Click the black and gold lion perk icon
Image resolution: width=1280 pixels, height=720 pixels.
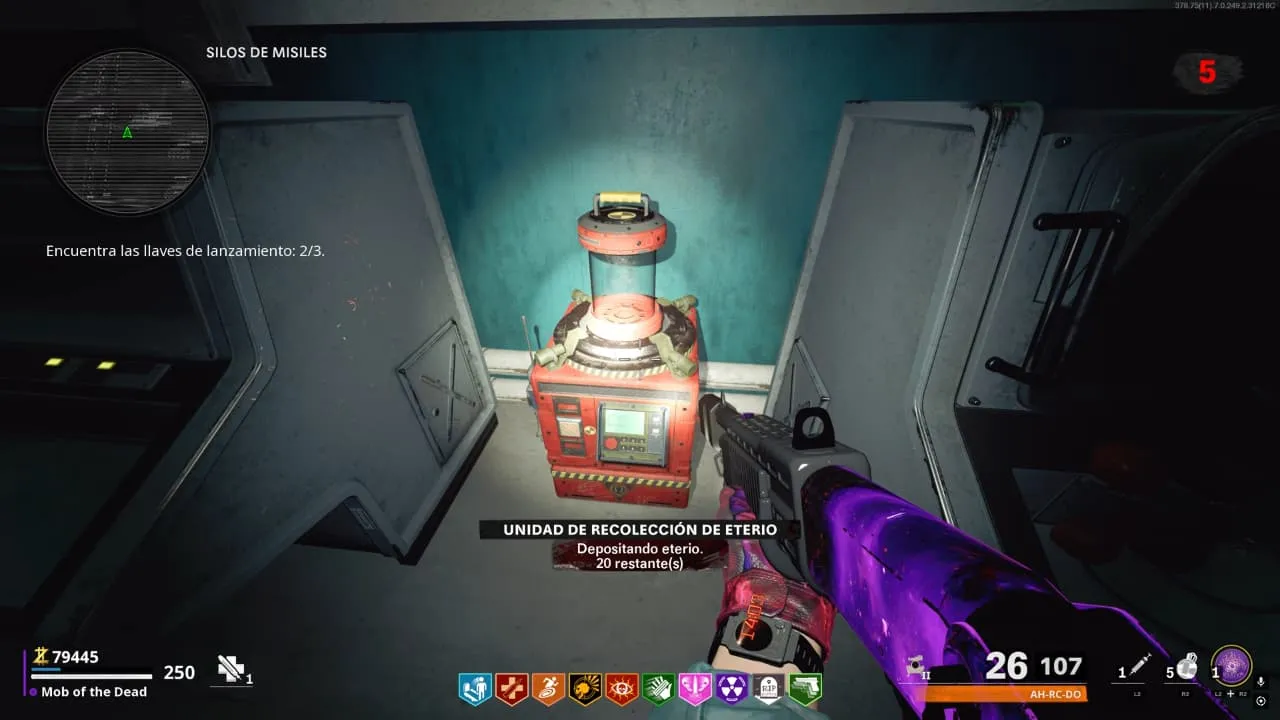[585, 688]
